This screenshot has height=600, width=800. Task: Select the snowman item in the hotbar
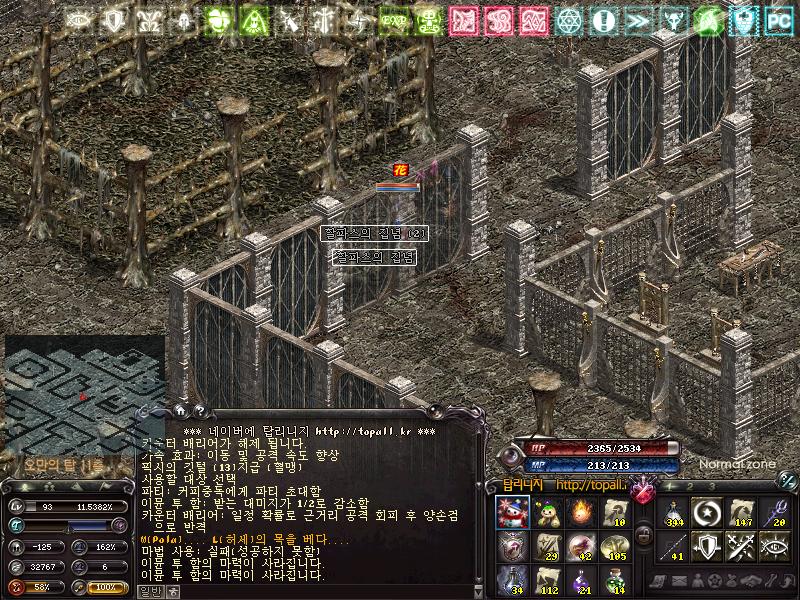click(x=513, y=512)
